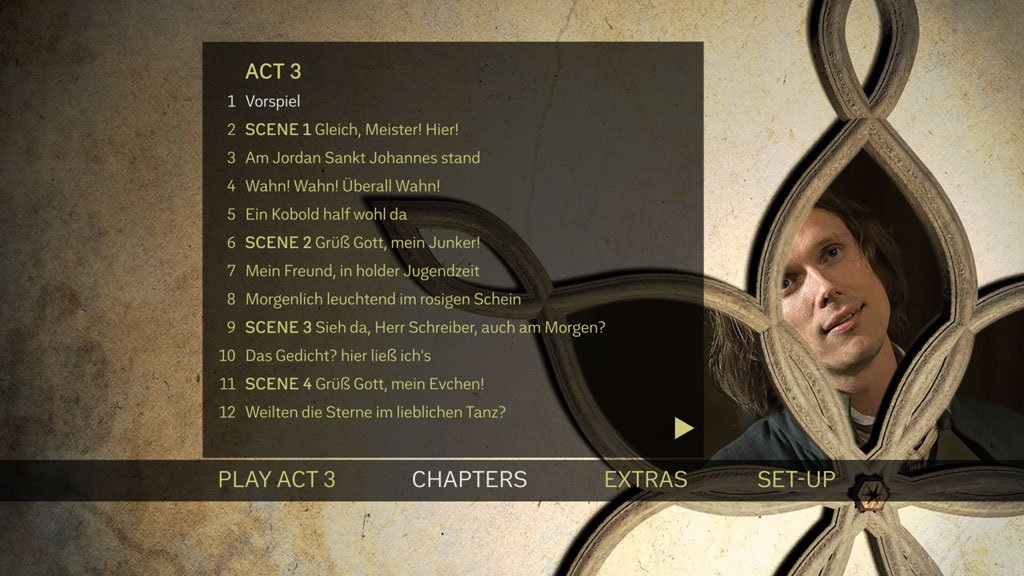1024x576 pixels.
Task: Switch to the Chapters menu
Action: pos(469,479)
